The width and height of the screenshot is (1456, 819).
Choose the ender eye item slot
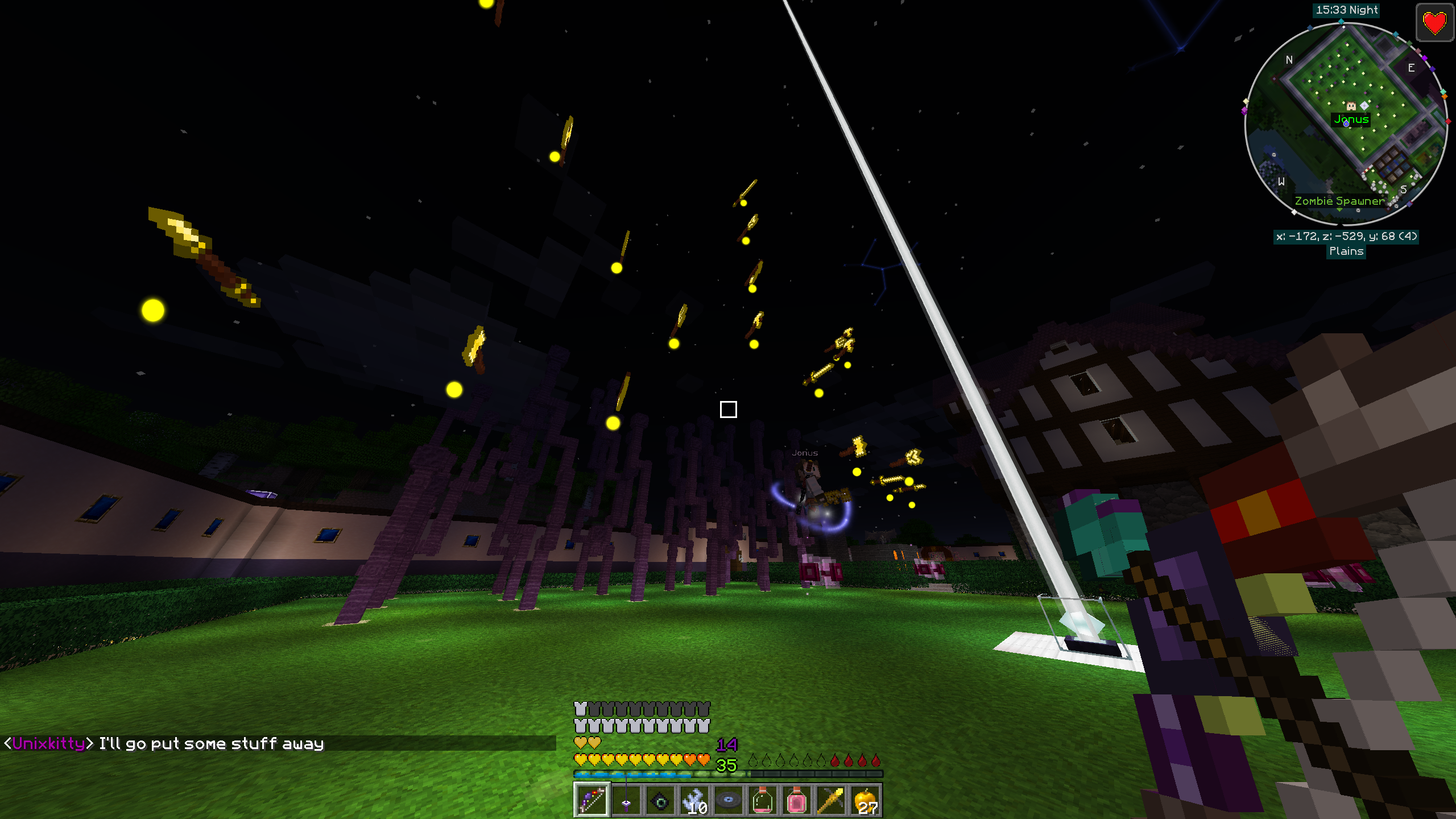(x=660, y=800)
